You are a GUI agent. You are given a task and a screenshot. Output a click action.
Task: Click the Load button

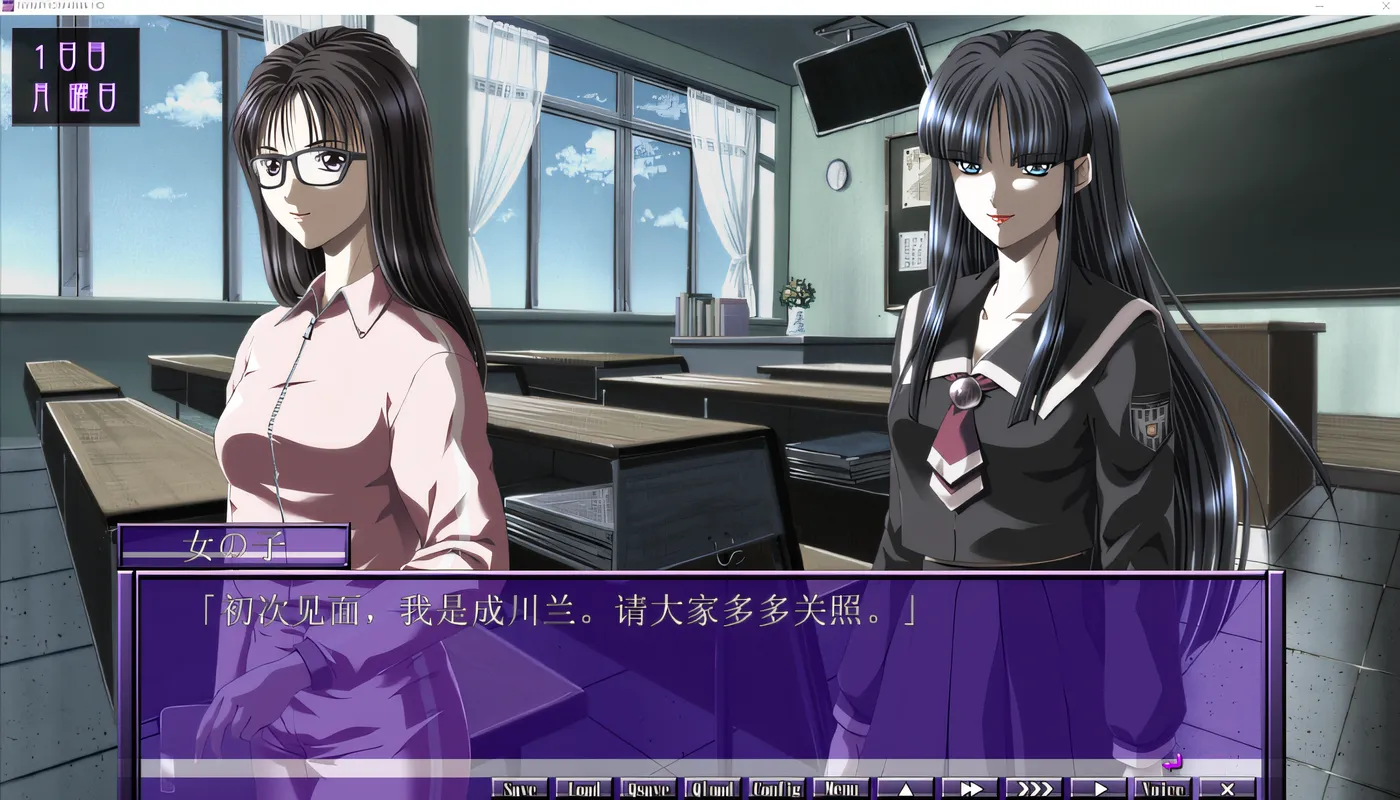584,788
